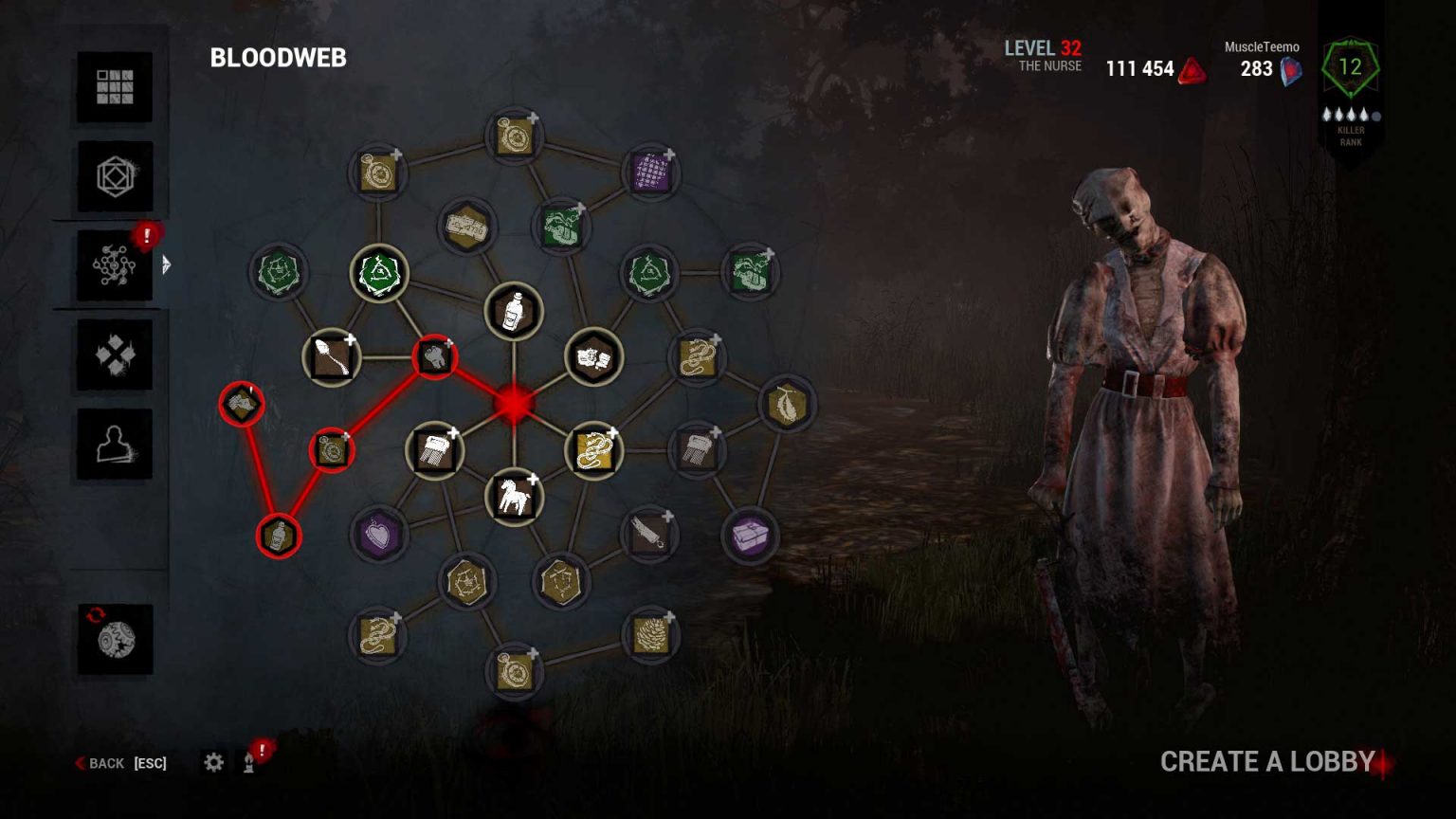
Task: Open the settings gear at bottom left
Action: click(x=215, y=762)
